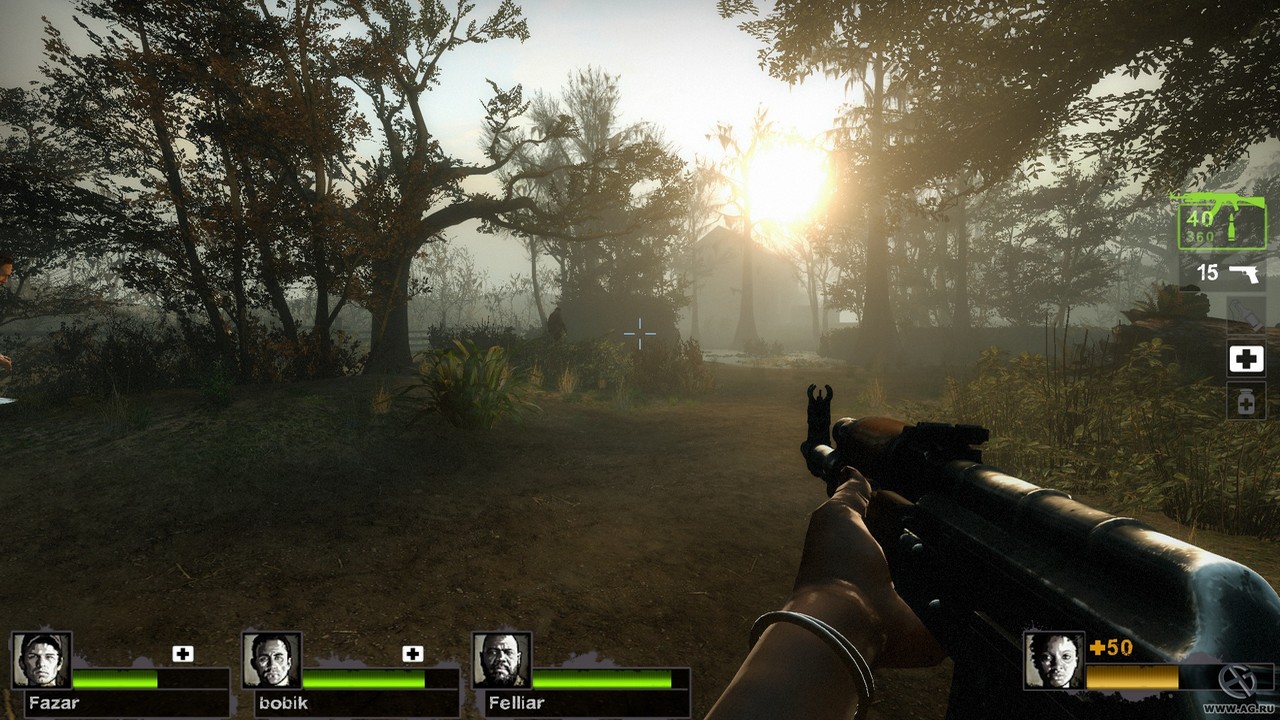Click teammate Felliar's portrait
Viewport: 1280px width, 720px height.
(502, 660)
